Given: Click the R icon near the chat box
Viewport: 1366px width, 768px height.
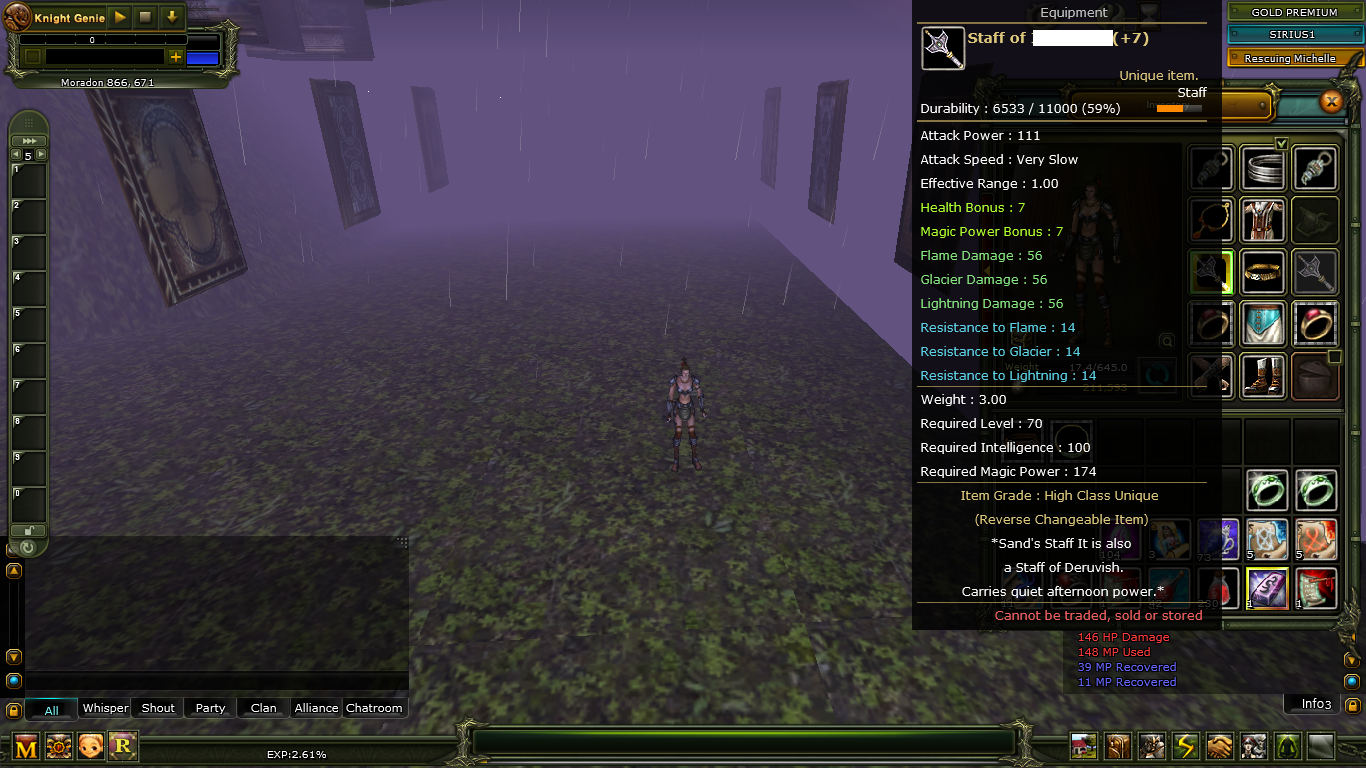Looking at the screenshot, I should (124, 746).
